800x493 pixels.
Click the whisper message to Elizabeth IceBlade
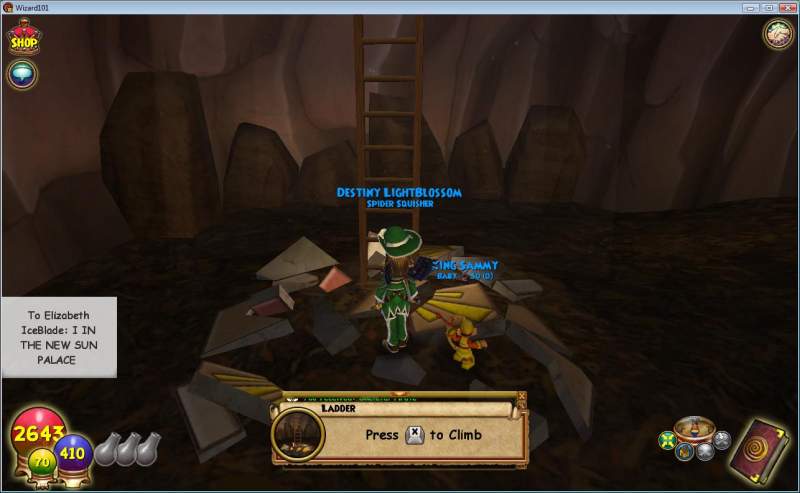coord(59,337)
